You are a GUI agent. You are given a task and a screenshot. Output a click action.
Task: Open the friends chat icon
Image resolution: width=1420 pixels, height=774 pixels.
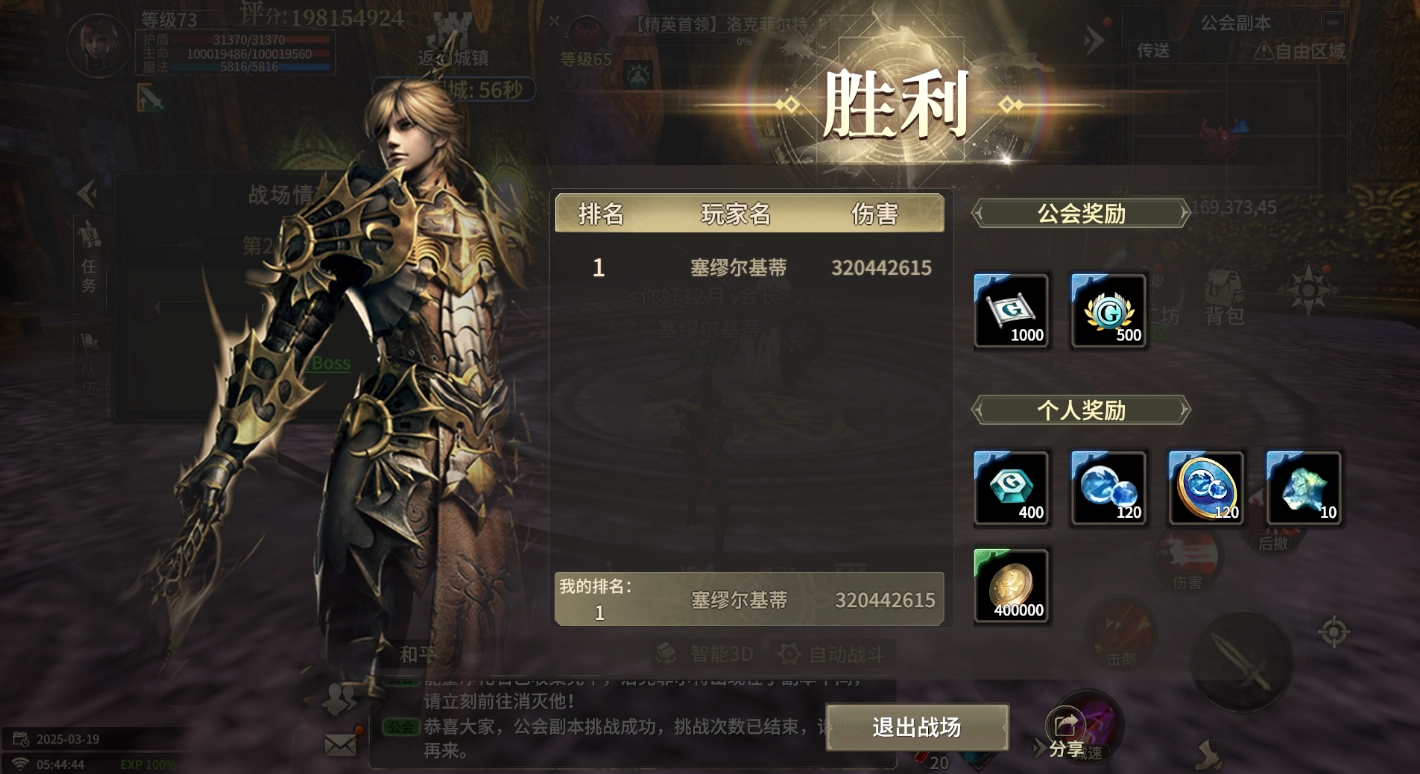click(x=337, y=700)
